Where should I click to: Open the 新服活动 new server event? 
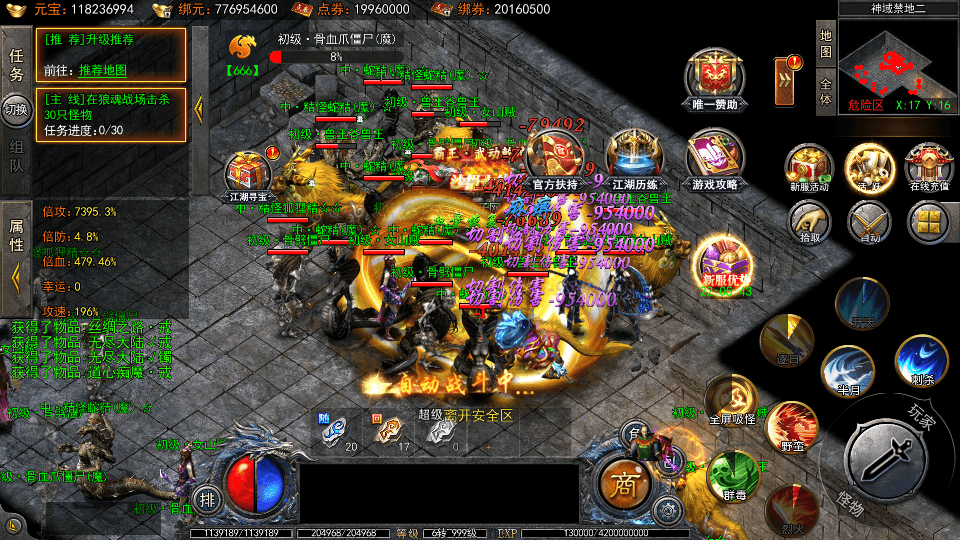[809, 166]
